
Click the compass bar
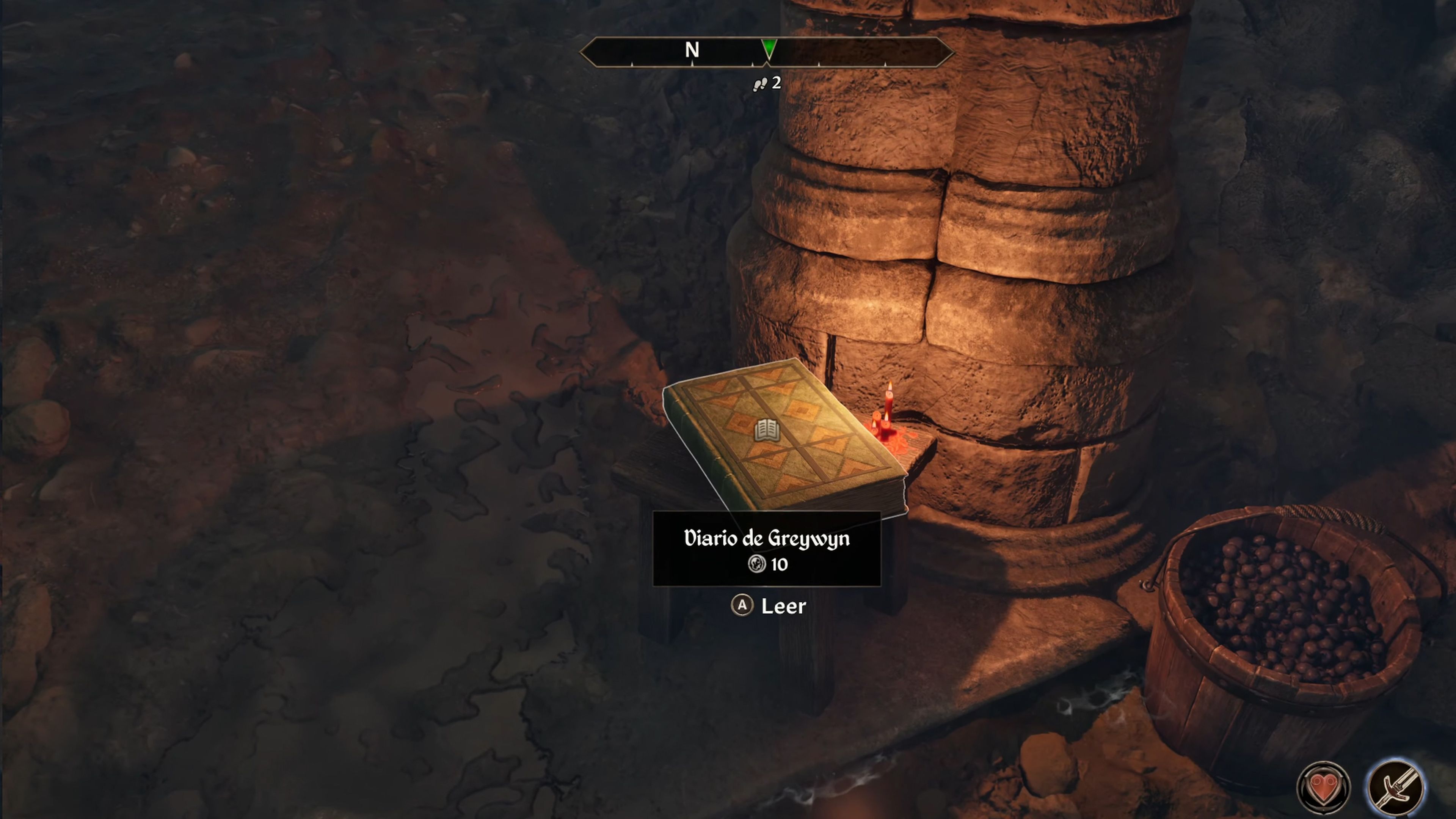coord(767,52)
